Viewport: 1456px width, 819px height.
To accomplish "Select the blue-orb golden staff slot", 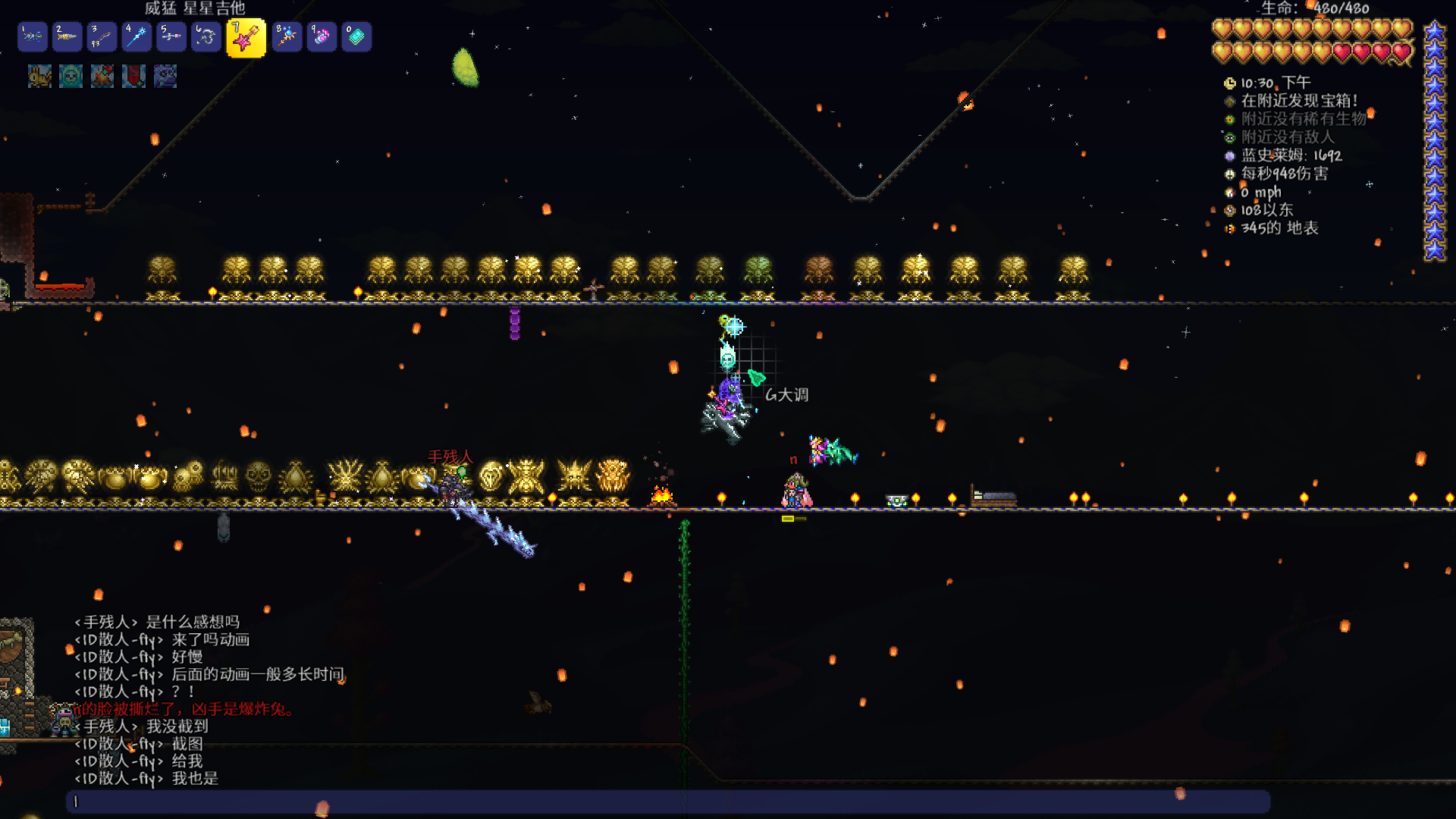I will pyautogui.click(x=287, y=36).
